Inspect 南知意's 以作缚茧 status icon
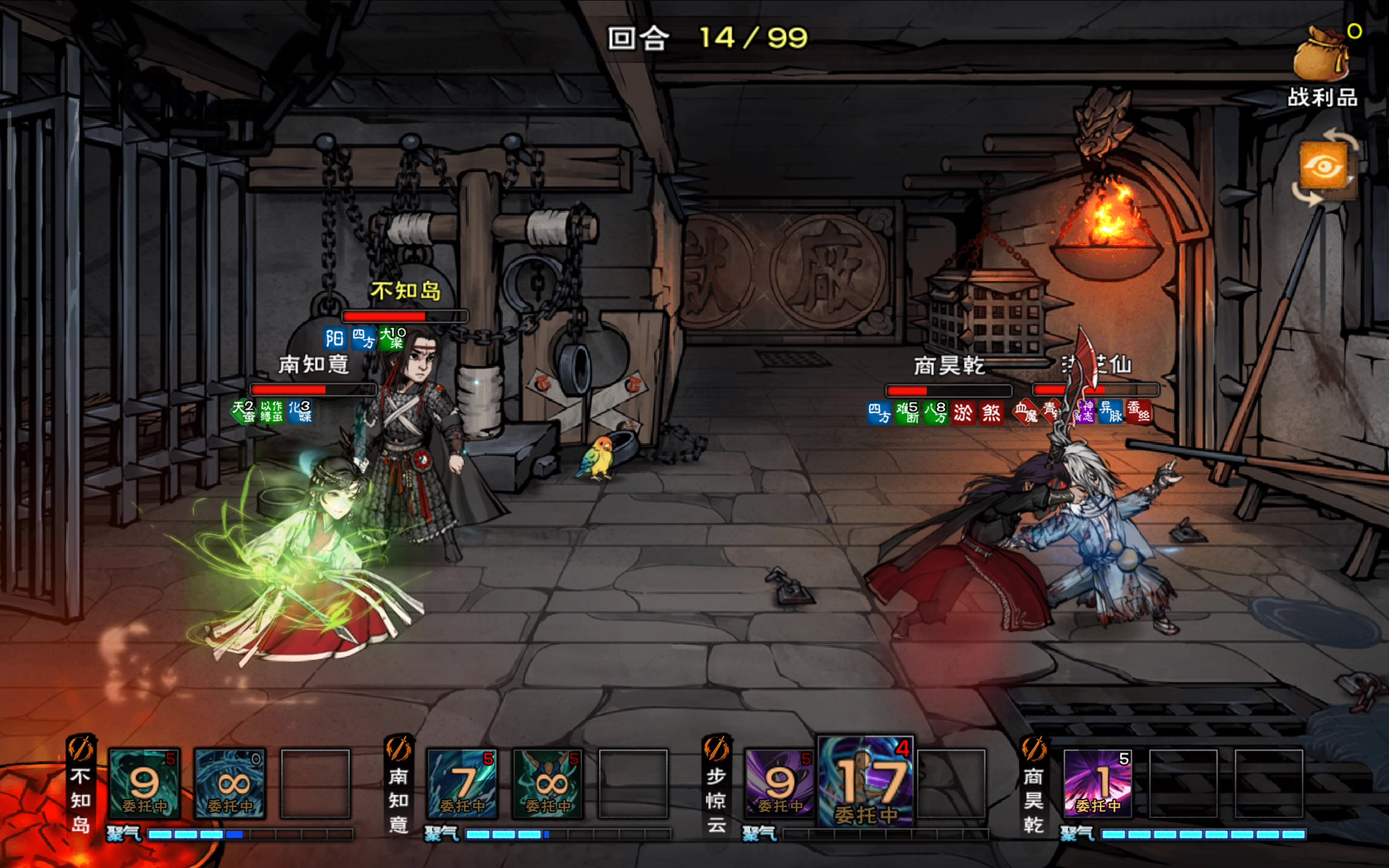1389x868 pixels. [x=271, y=412]
